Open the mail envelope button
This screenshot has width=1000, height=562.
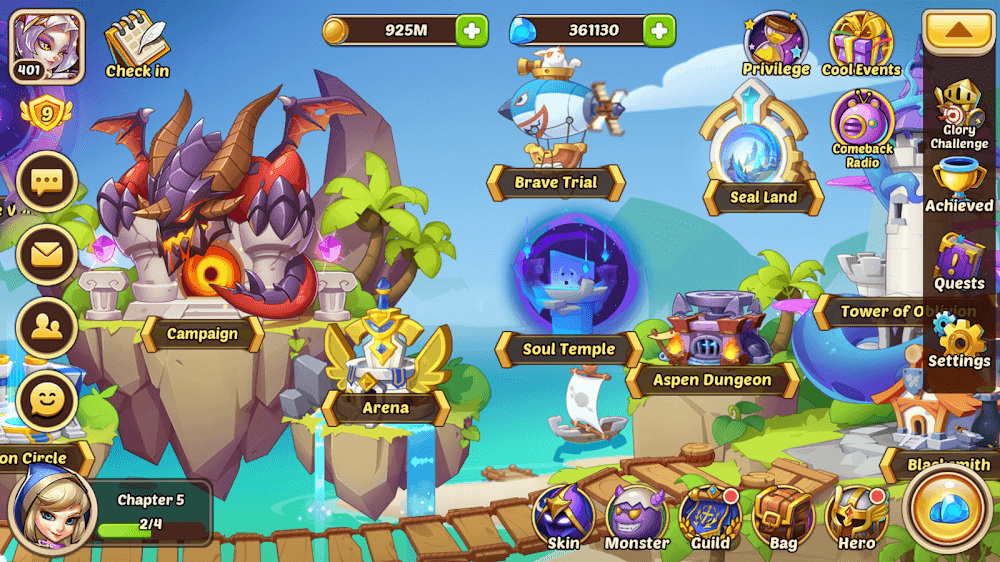[46, 254]
